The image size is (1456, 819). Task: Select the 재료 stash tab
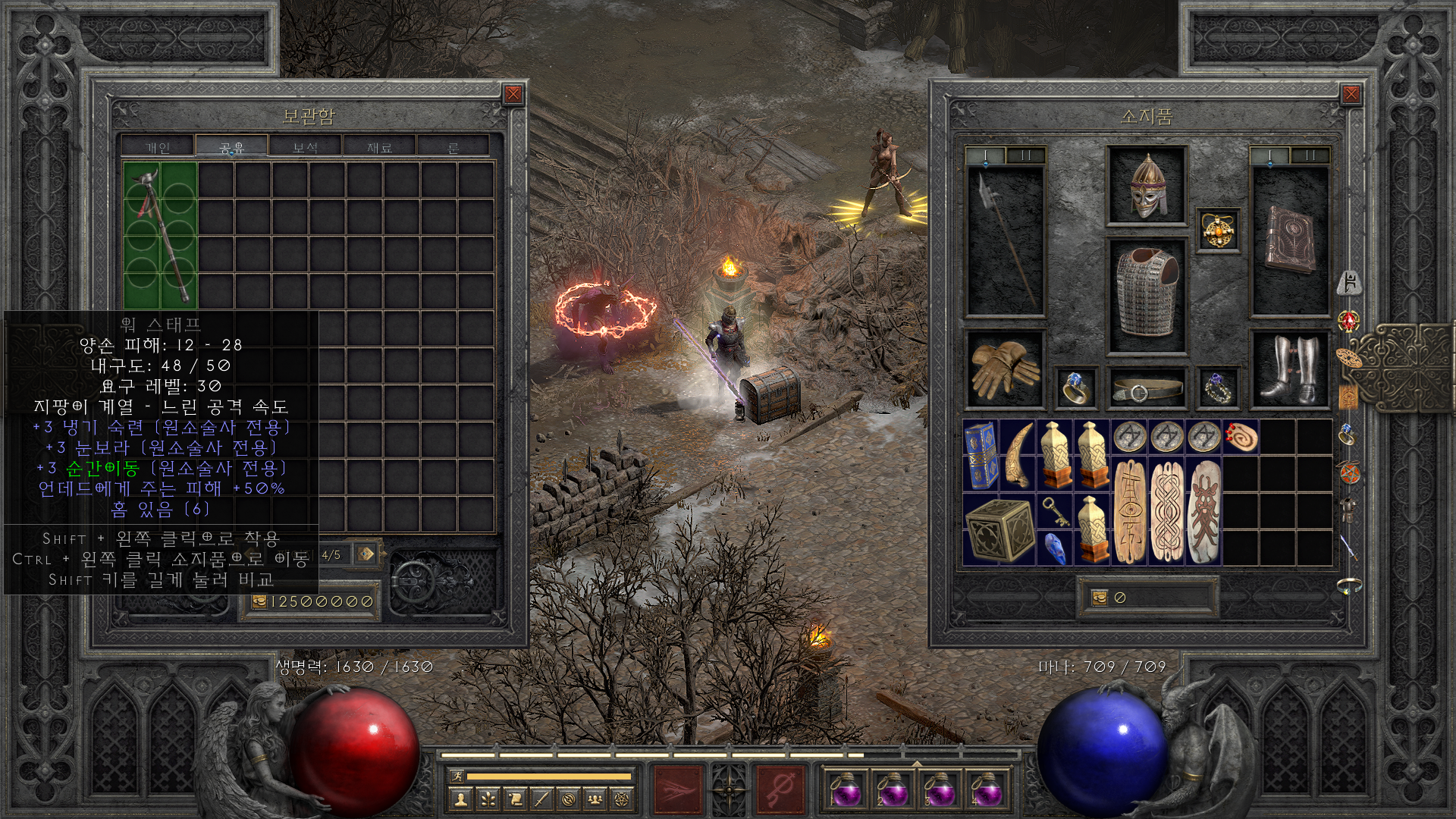[x=379, y=146]
